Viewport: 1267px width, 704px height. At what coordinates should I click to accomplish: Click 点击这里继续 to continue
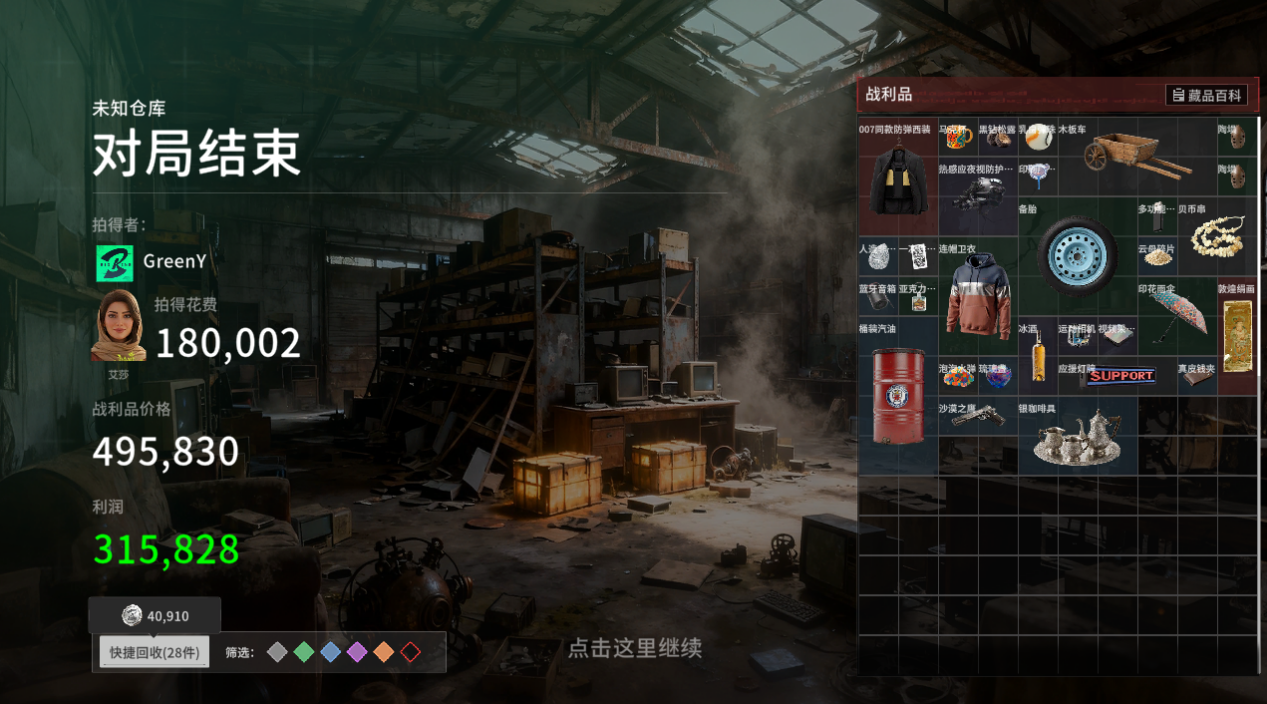(634, 648)
